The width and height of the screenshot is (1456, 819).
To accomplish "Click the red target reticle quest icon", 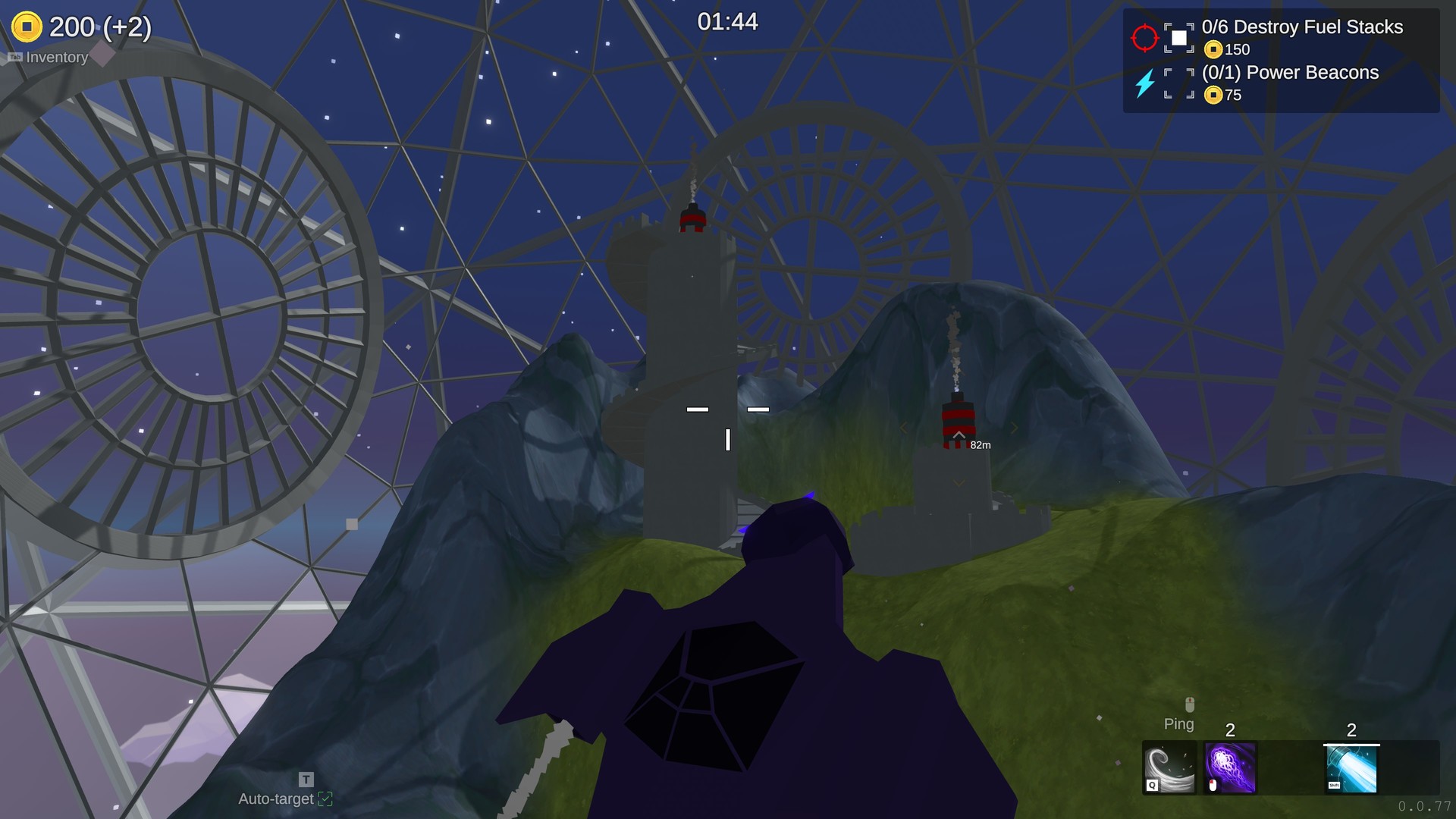I will (x=1145, y=37).
